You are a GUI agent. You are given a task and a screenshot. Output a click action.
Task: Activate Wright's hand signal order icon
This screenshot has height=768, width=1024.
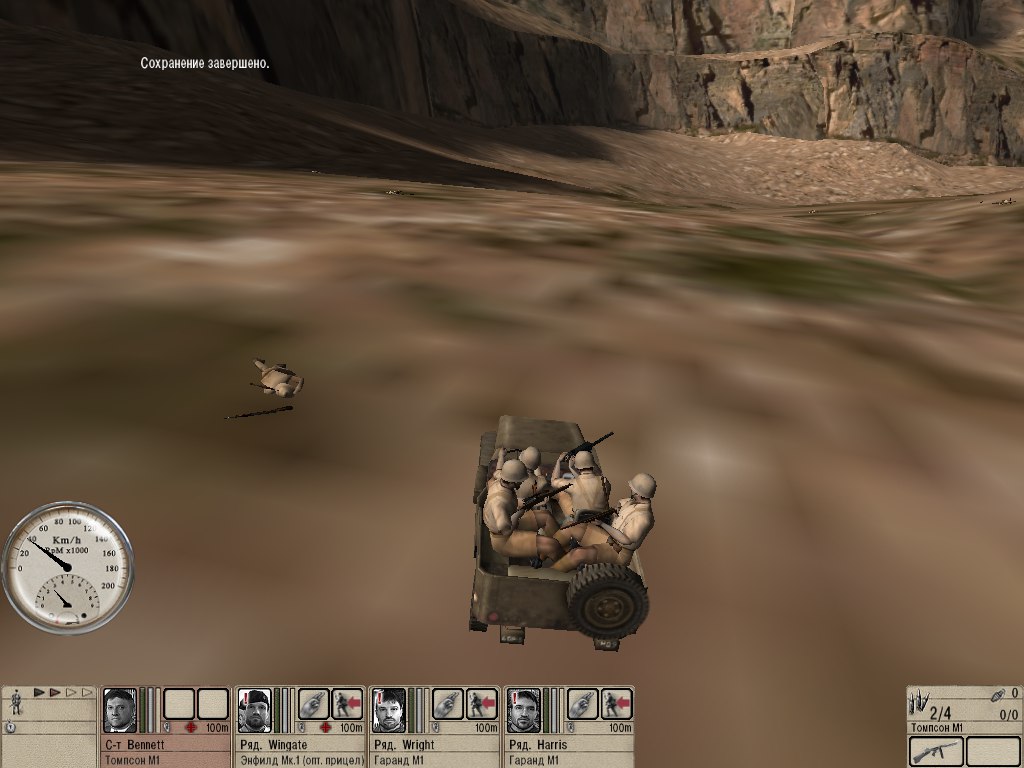coord(448,704)
